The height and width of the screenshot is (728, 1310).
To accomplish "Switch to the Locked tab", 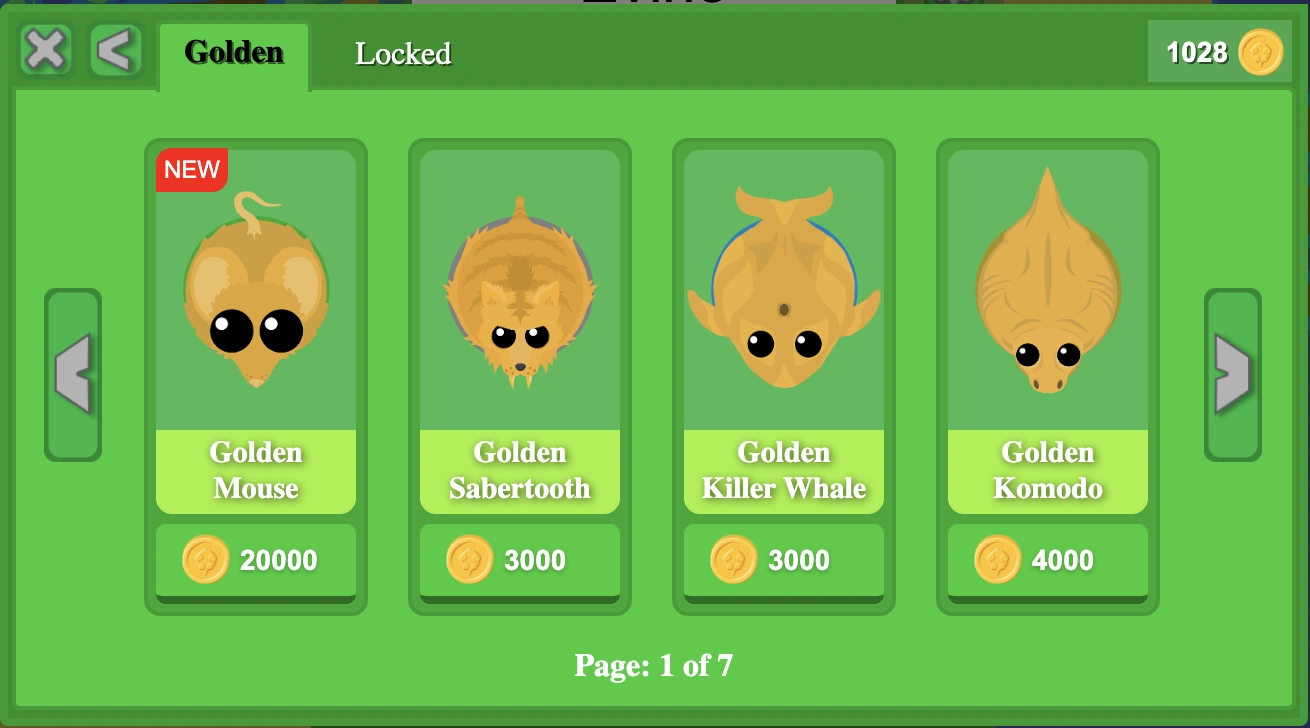I will pos(403,55).
